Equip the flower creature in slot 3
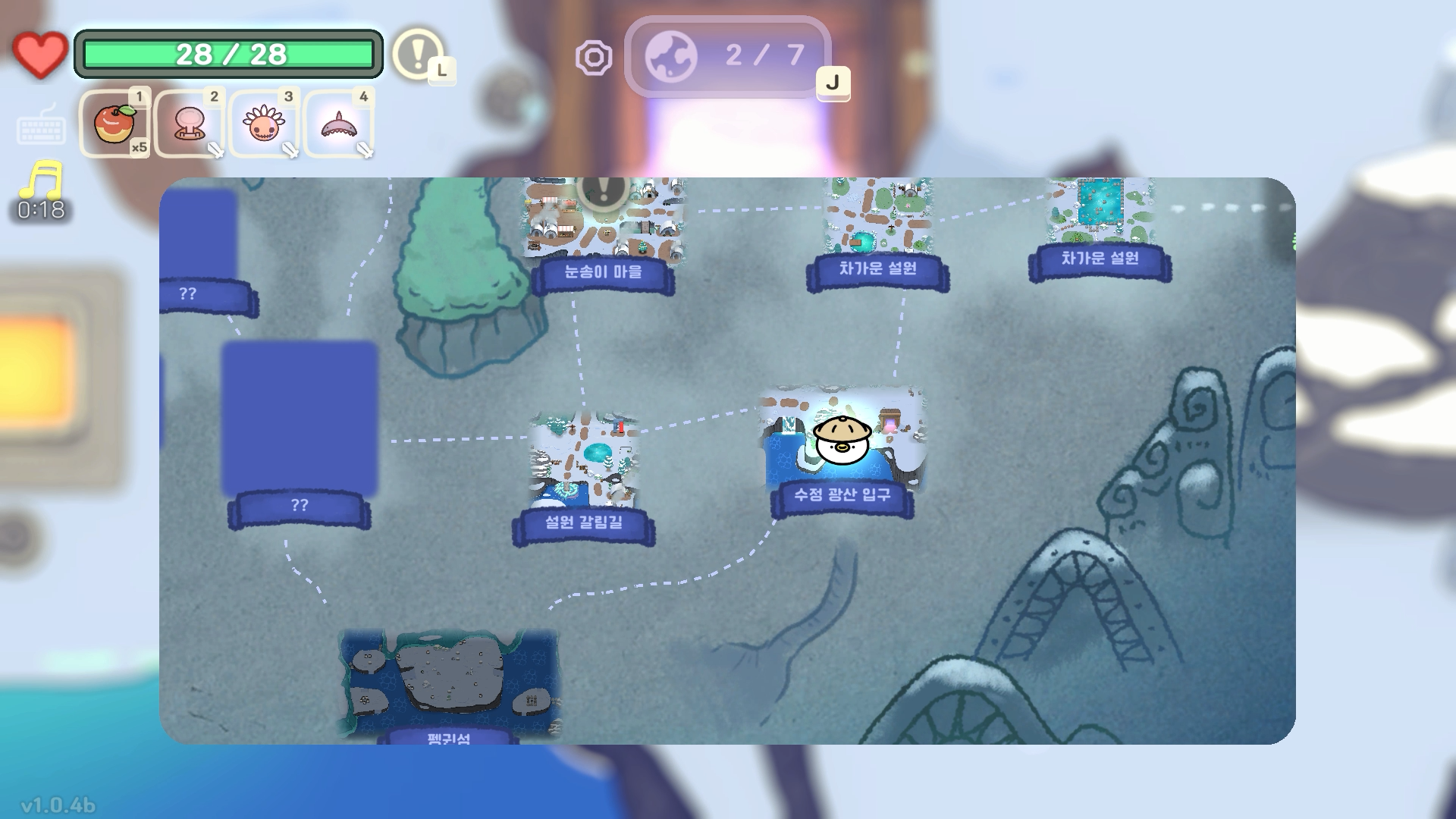This screenshot has width=1456, height=819. pos(264,124)
